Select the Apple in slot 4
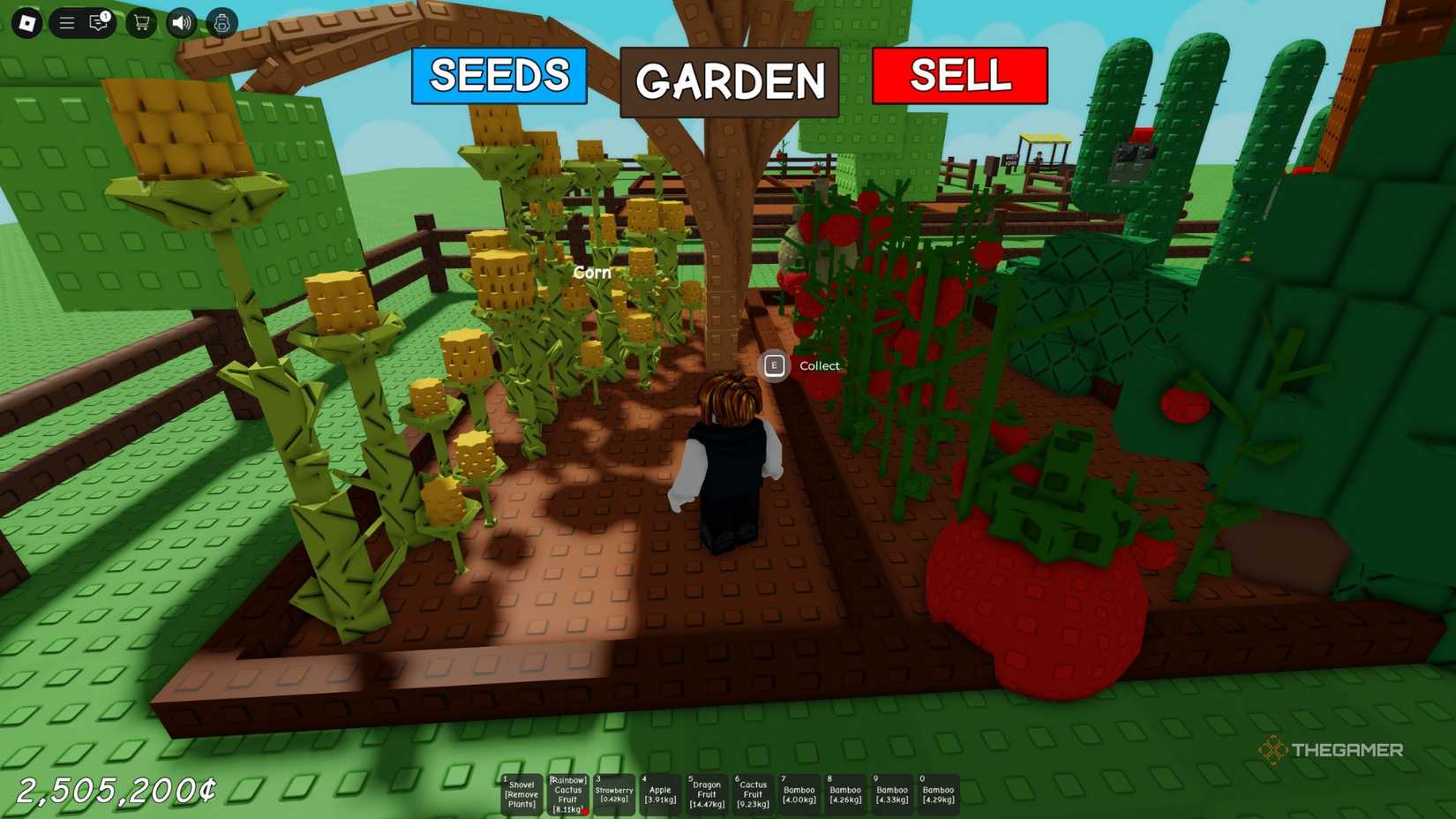Image resolution: width=1456 pixels, height=819 pixels. click(x=660, y=793)
